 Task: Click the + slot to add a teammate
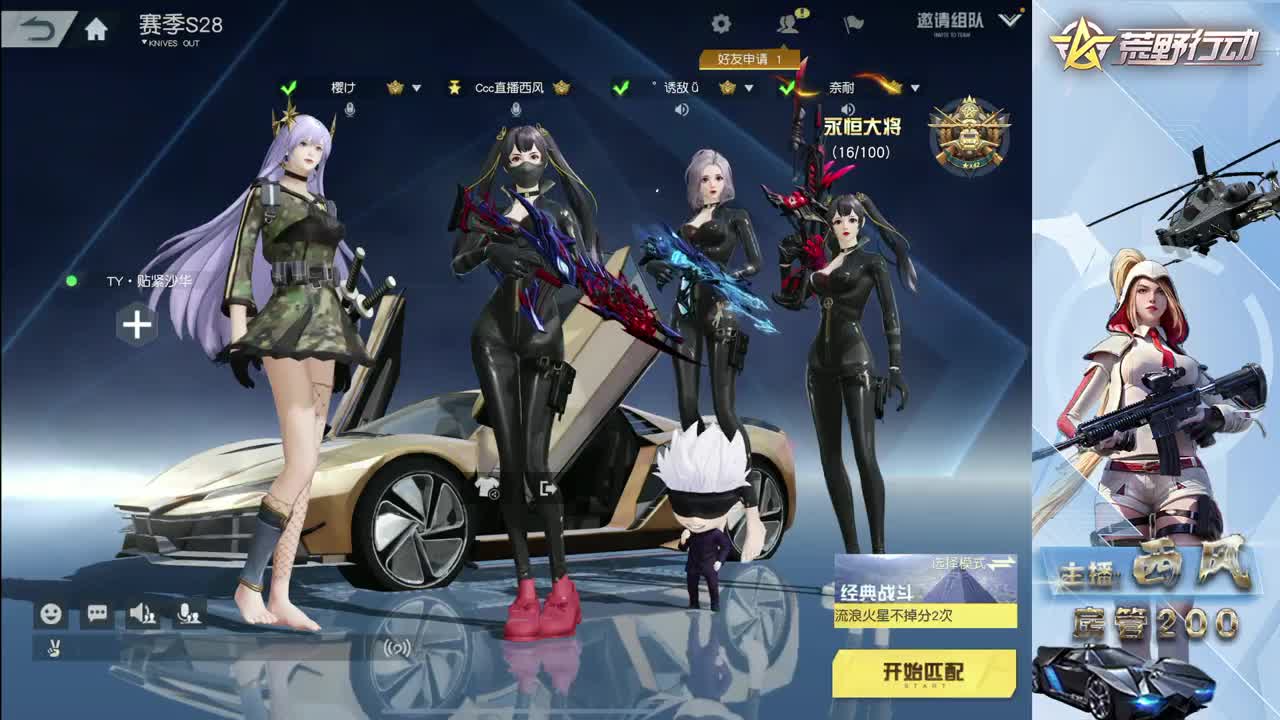(x=136, y=322)
